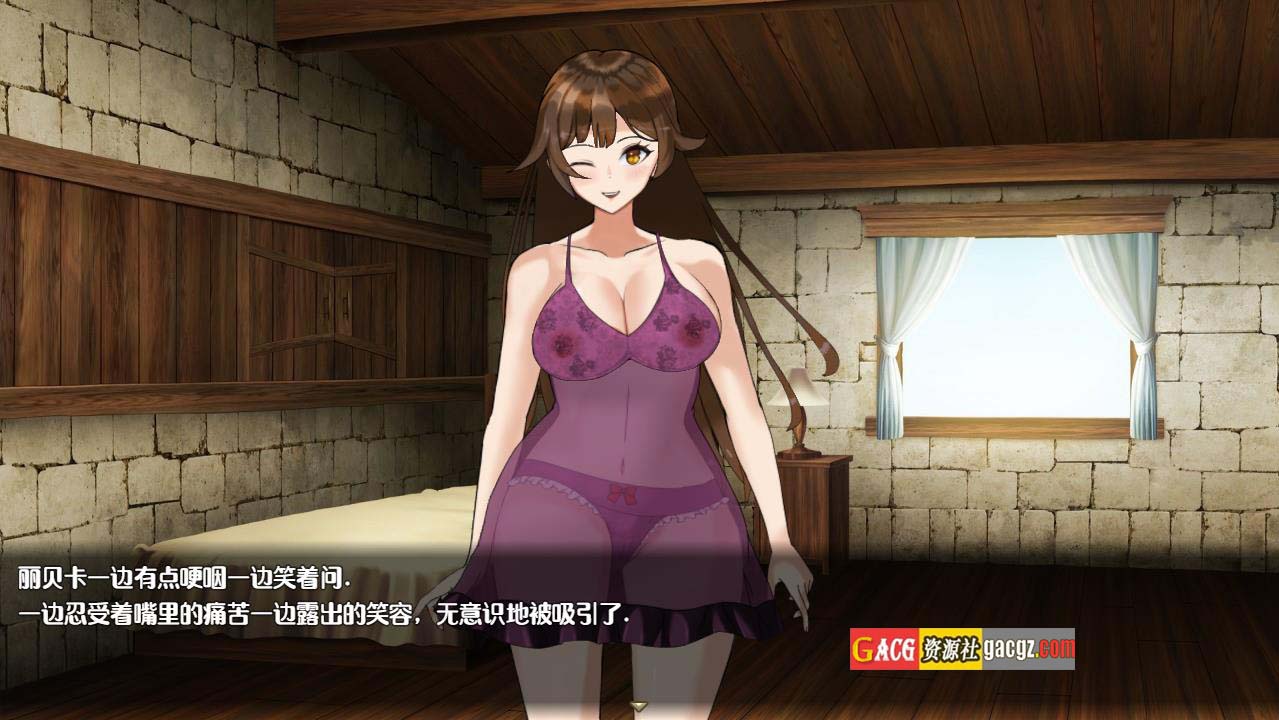This screenshot has width=1279, height=720.
Task: Click the dialogue continue arrow indicator
Action: click(x=639, y=706)
